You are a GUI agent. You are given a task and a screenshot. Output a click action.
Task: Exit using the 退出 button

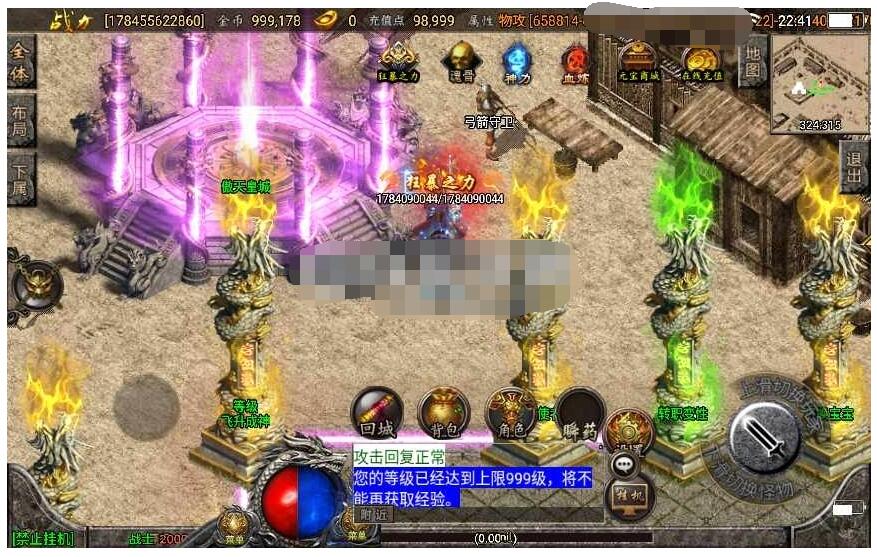tap(855, 170)
